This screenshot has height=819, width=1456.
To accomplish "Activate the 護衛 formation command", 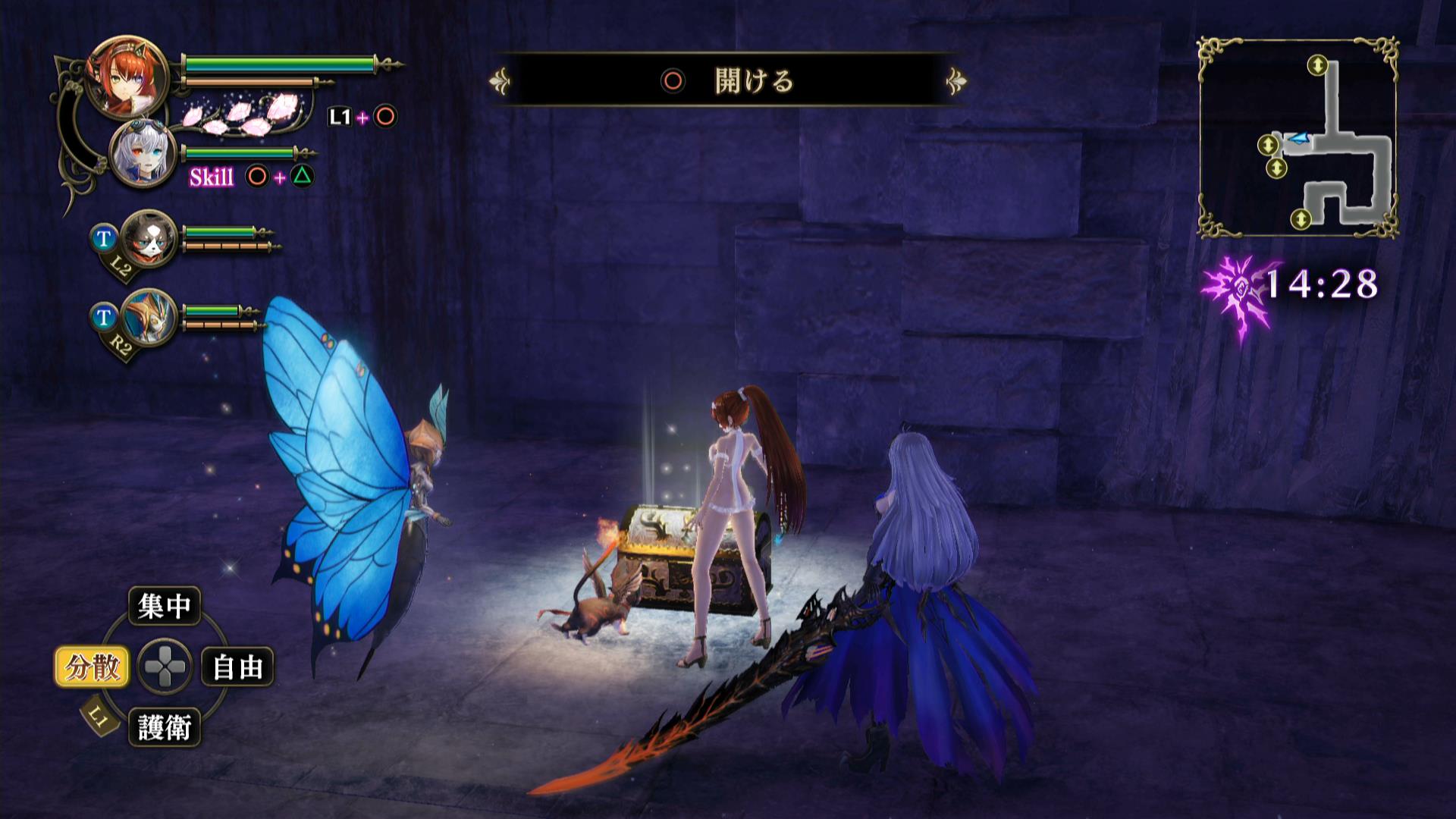I will pyautogui.click(x=164, y=728).
